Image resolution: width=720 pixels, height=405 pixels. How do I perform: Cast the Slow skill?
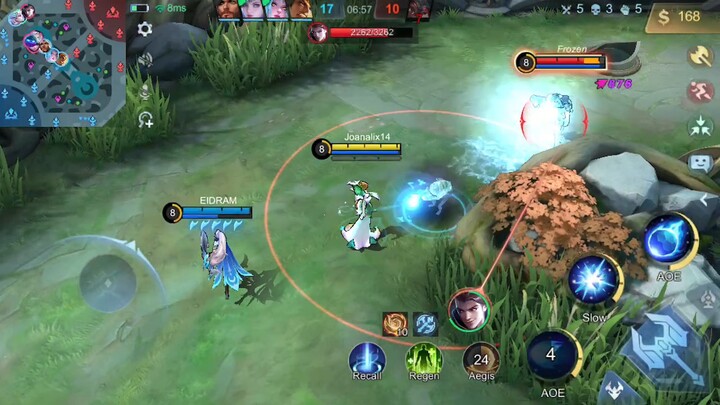pos(595,279)
